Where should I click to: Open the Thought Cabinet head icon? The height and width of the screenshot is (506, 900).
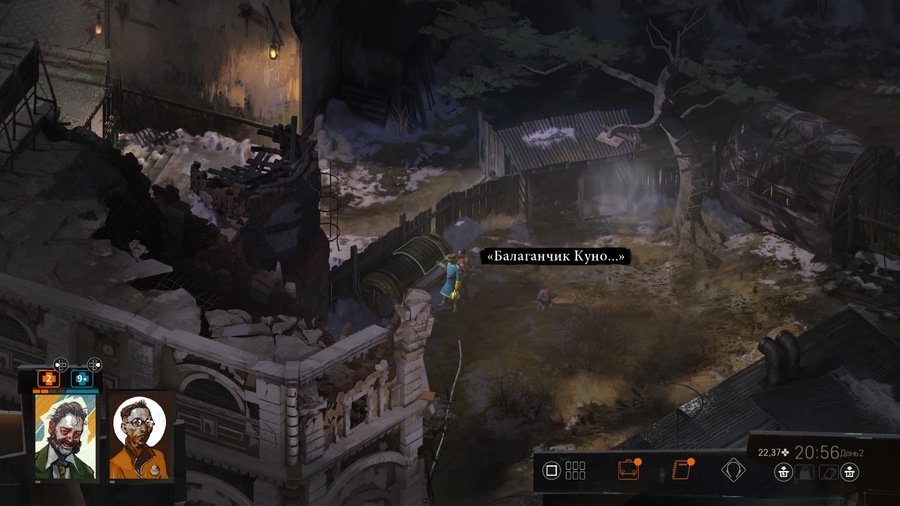[x=735, y=469]
